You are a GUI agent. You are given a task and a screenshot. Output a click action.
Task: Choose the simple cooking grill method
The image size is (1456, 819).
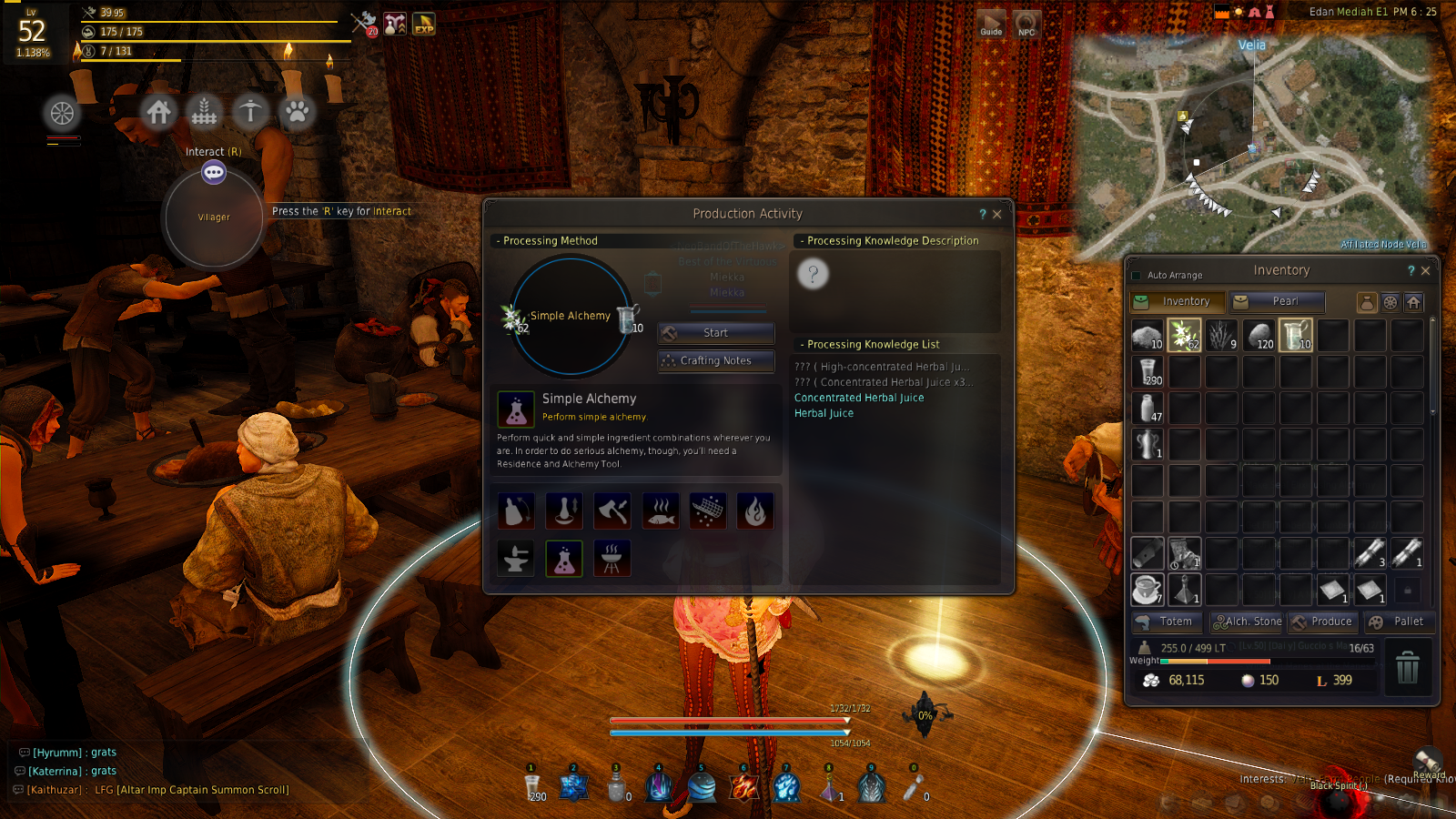(x=612, y=559)
